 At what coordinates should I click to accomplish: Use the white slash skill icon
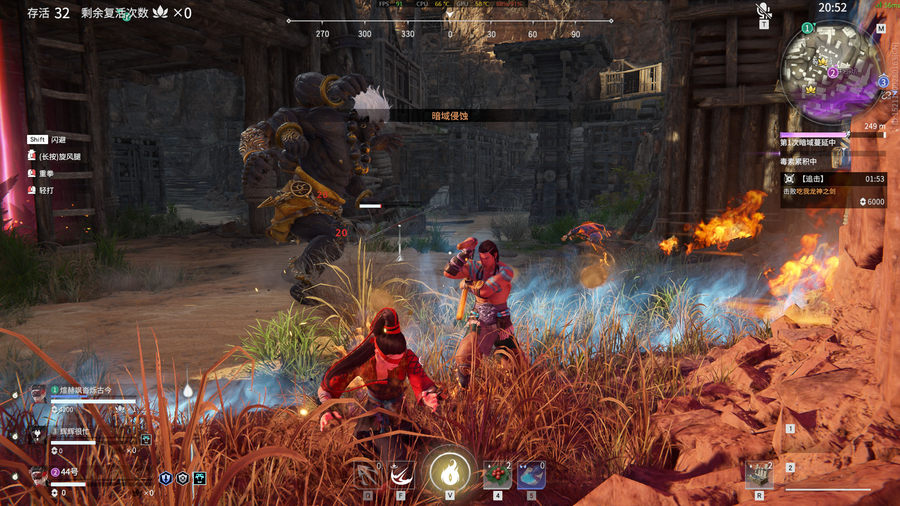point(402,474)
